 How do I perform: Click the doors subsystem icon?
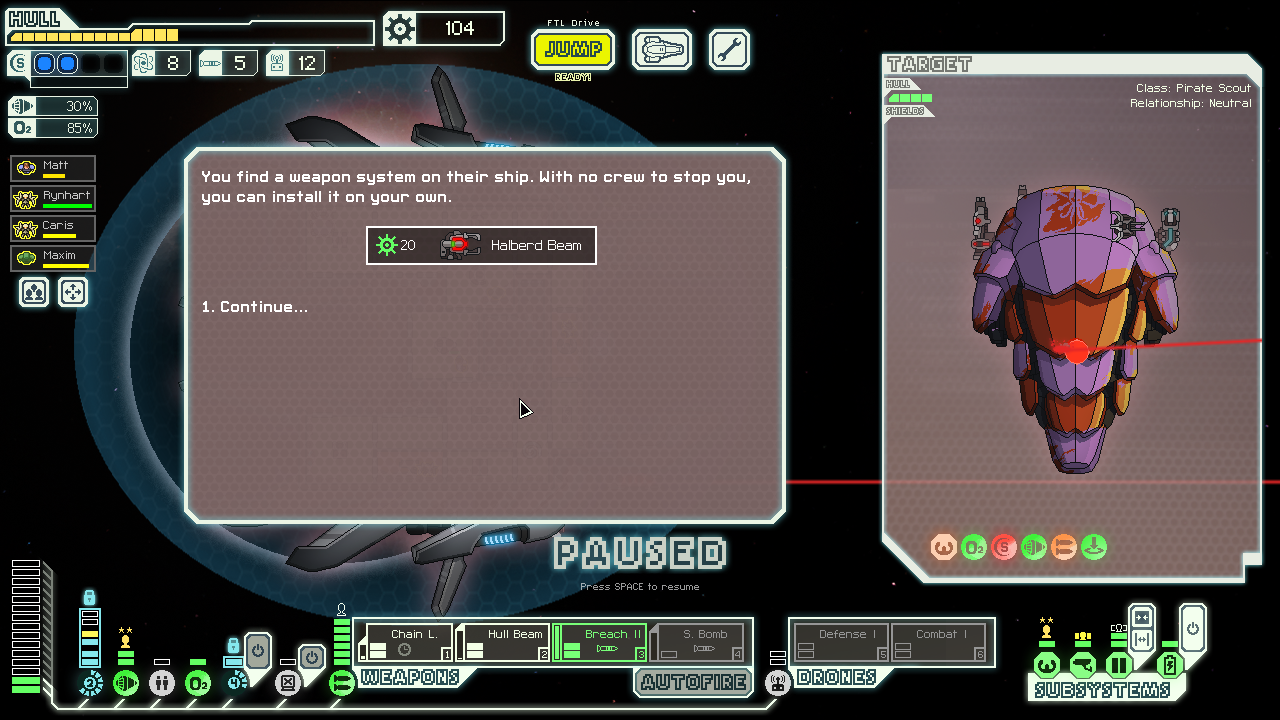pos(1118,665)
